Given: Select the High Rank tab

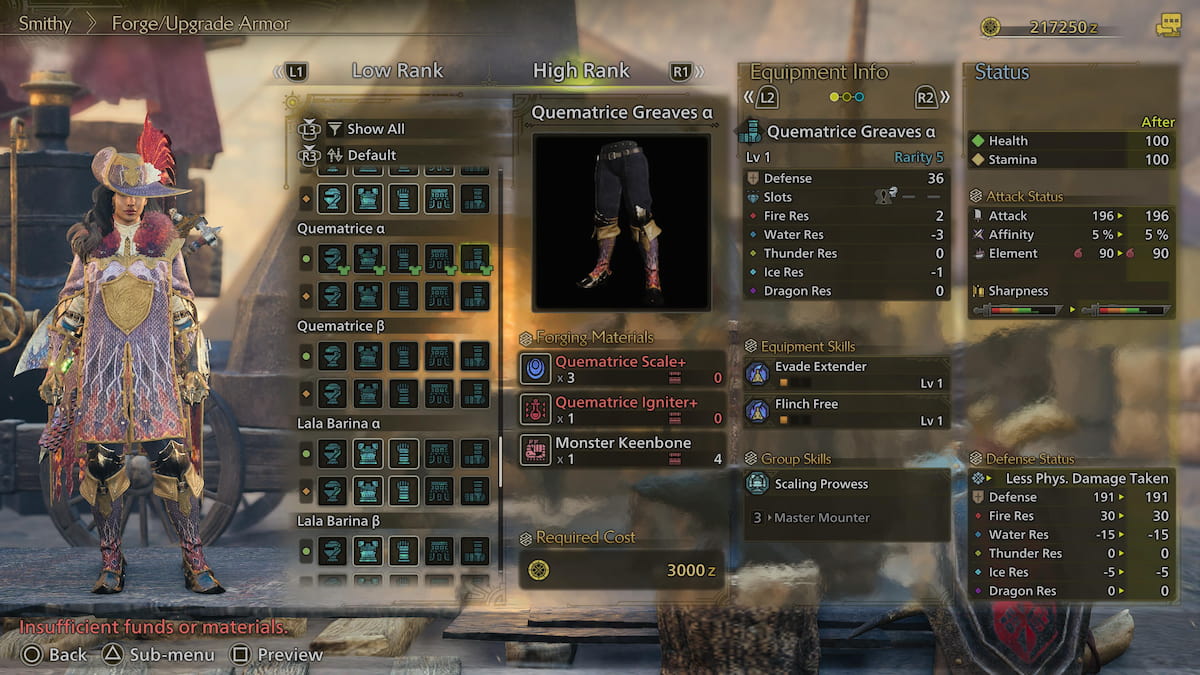Looking at the screenshot, I should pyautogui.click(x=581, y=71).
